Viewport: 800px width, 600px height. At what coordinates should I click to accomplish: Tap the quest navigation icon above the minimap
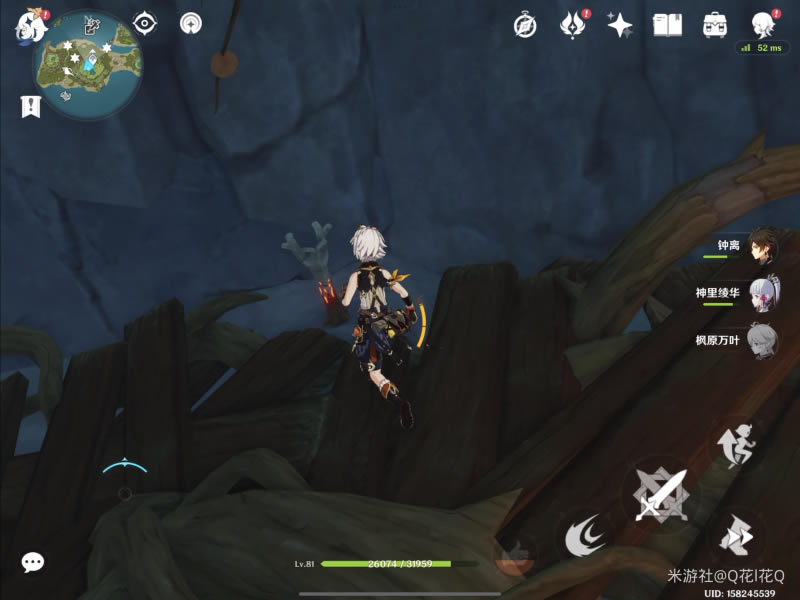click(x=93, y=23)
